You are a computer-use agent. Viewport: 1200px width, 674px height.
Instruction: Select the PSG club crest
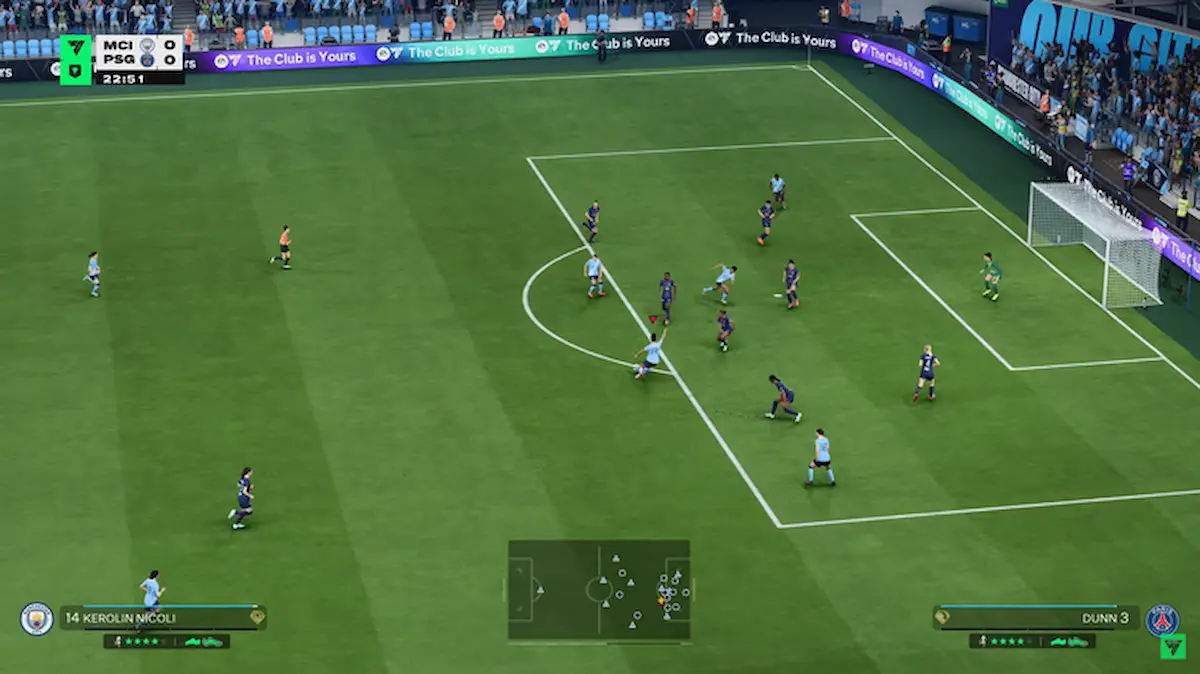[x=1162, y=619]
